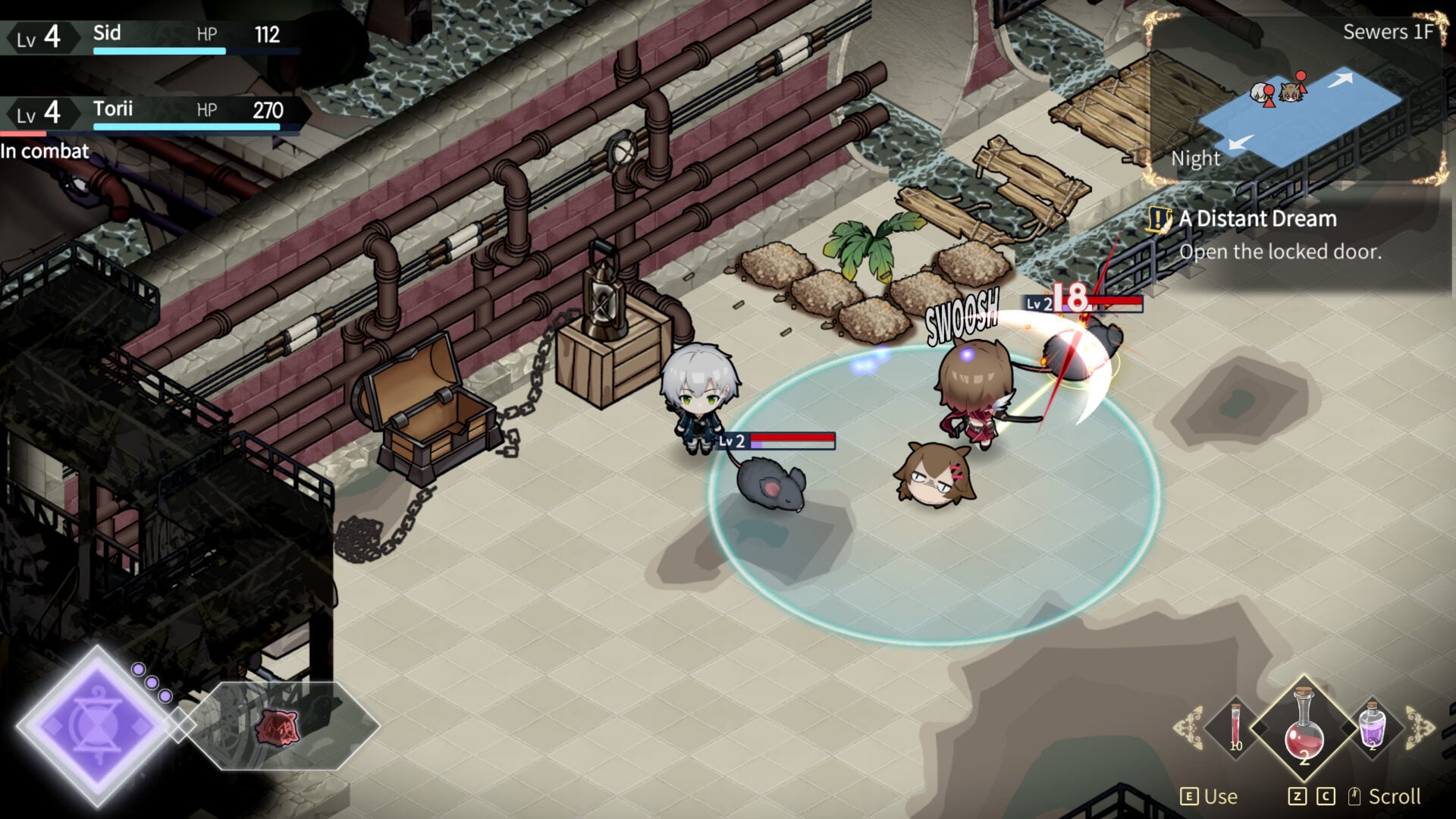Click the Night time-of-day label
The height and width of the screenshot is (819, 1456).
[x=1197, y=159]
